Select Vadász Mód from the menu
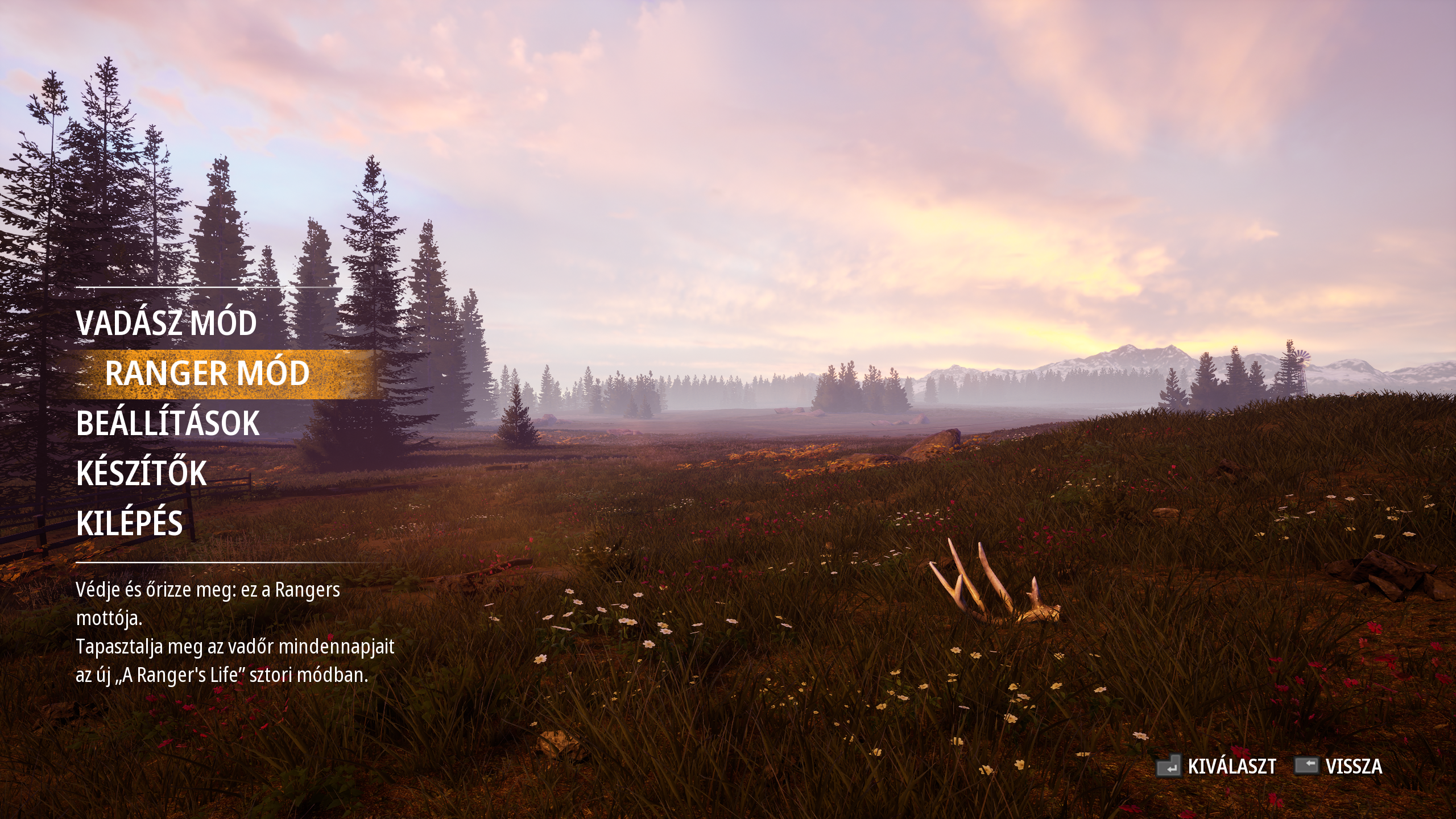 (166, 323)
